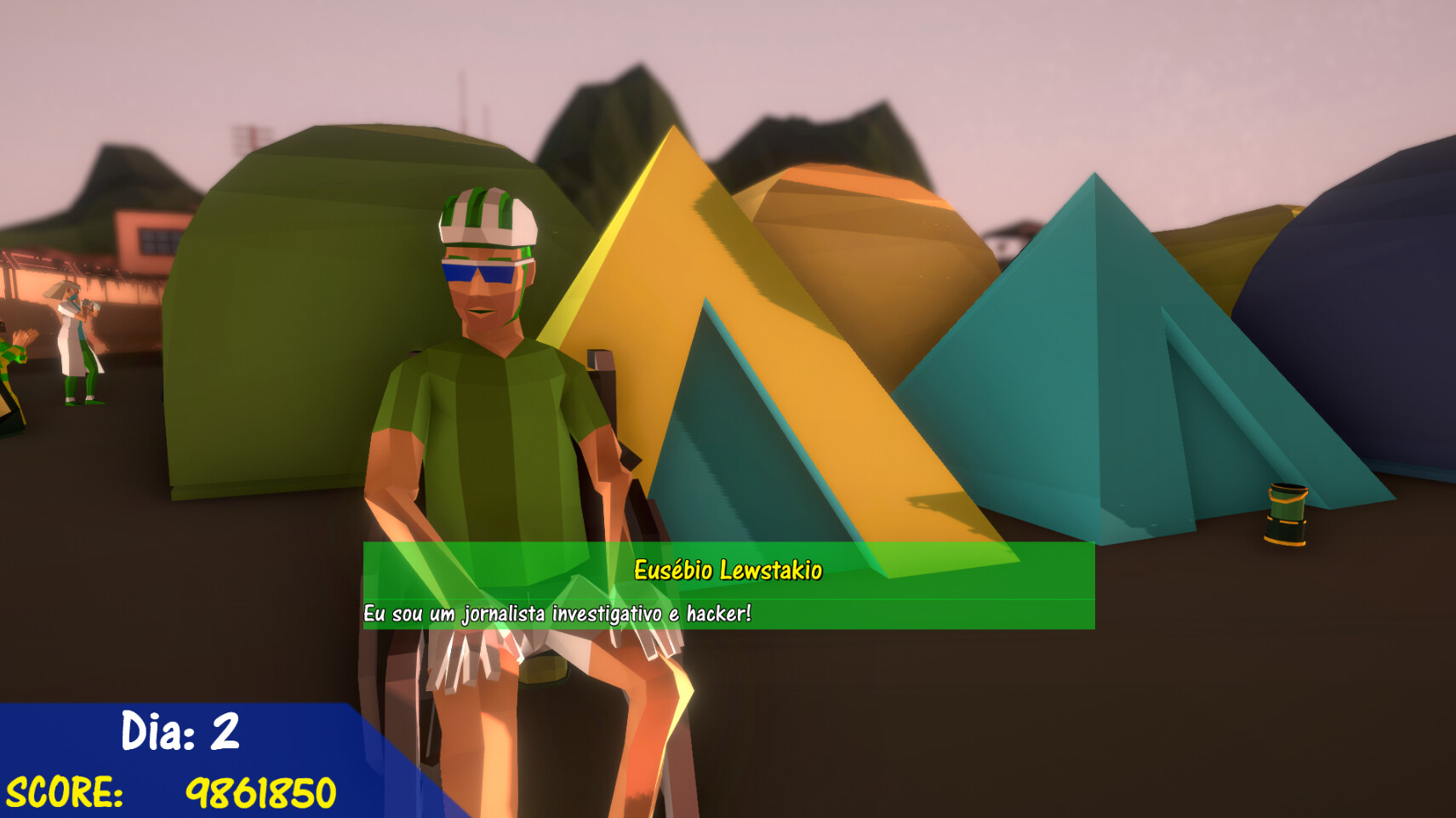
Task: Click the Dia: 2 label
Action: 180,730
